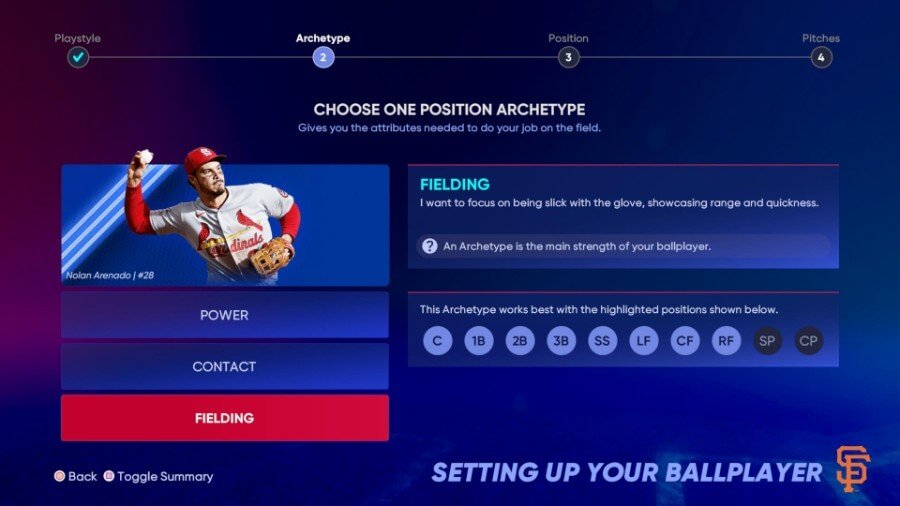Pick the 3B position badge
This screenshot has height=506, width=900.
561,341
